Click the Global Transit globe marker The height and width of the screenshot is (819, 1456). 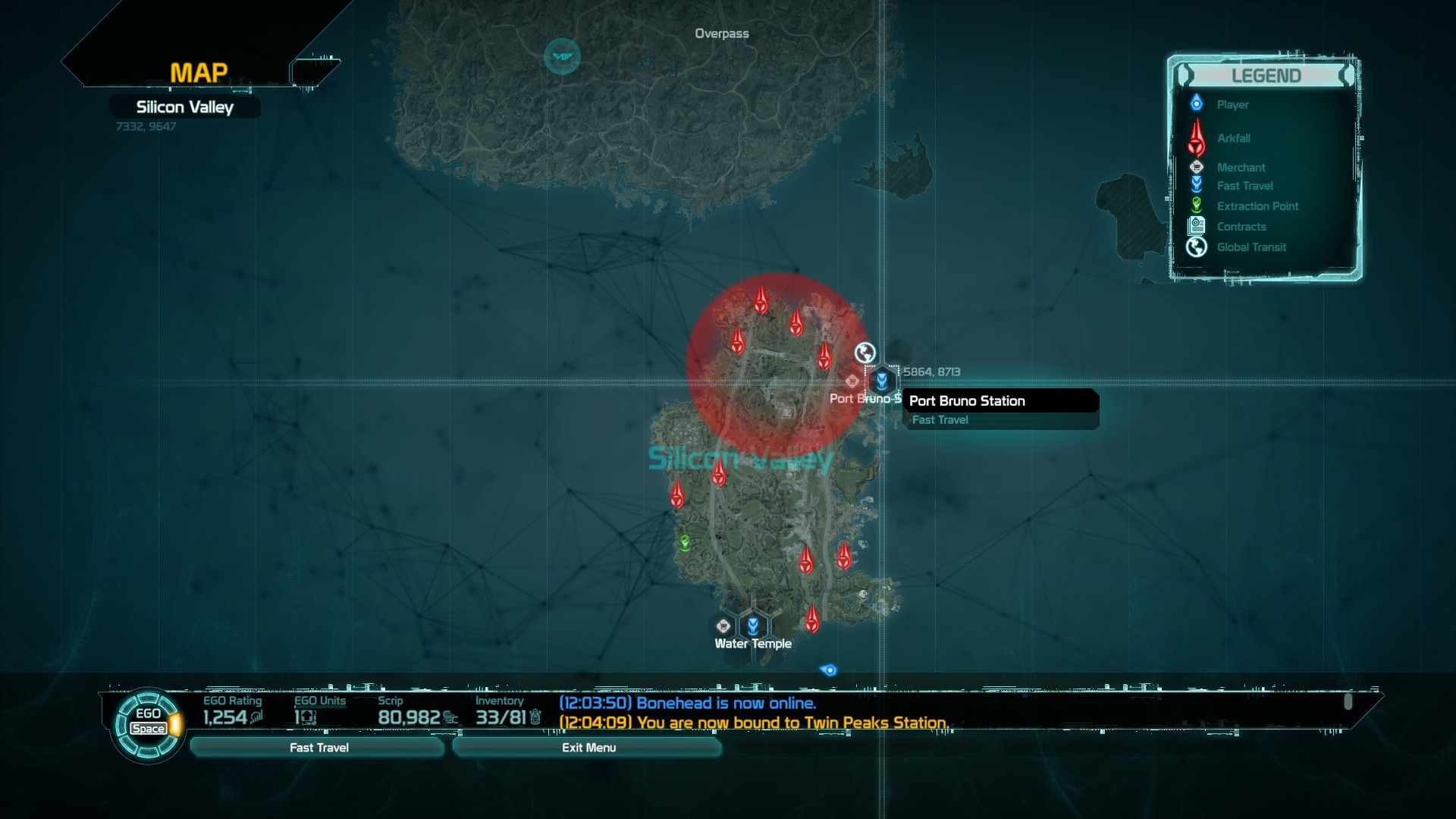[x=864, y=353]
